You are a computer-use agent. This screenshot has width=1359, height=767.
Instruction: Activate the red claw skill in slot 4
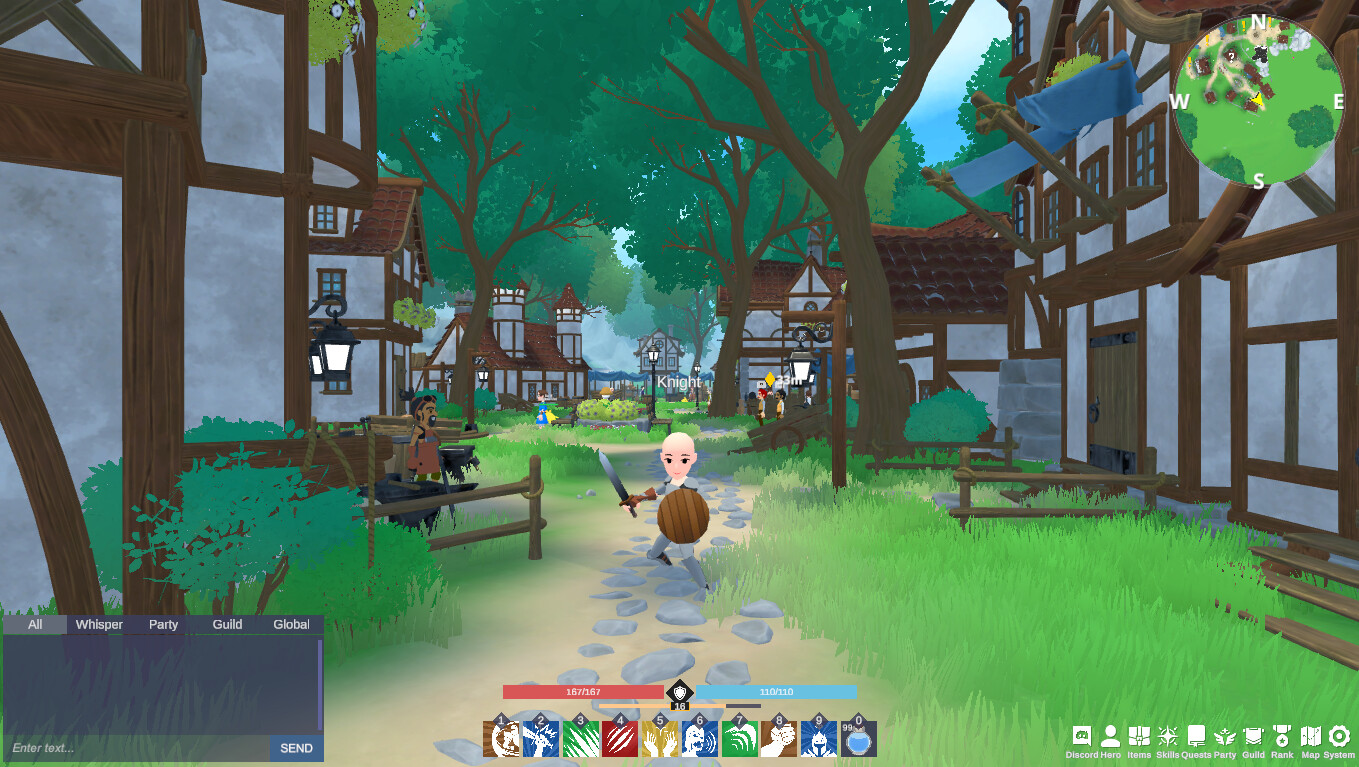pyautogui.click(x=622, y=738)
